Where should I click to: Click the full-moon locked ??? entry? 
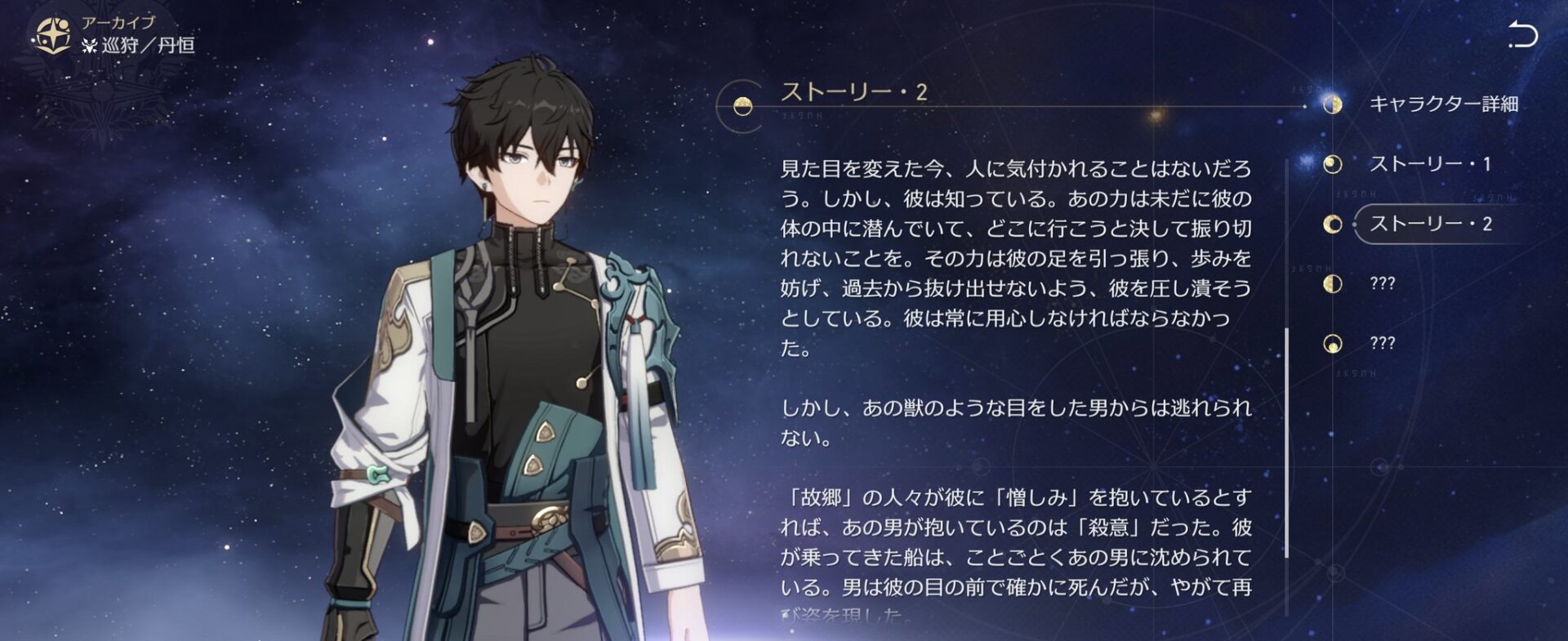click(x=1382, y=344)
